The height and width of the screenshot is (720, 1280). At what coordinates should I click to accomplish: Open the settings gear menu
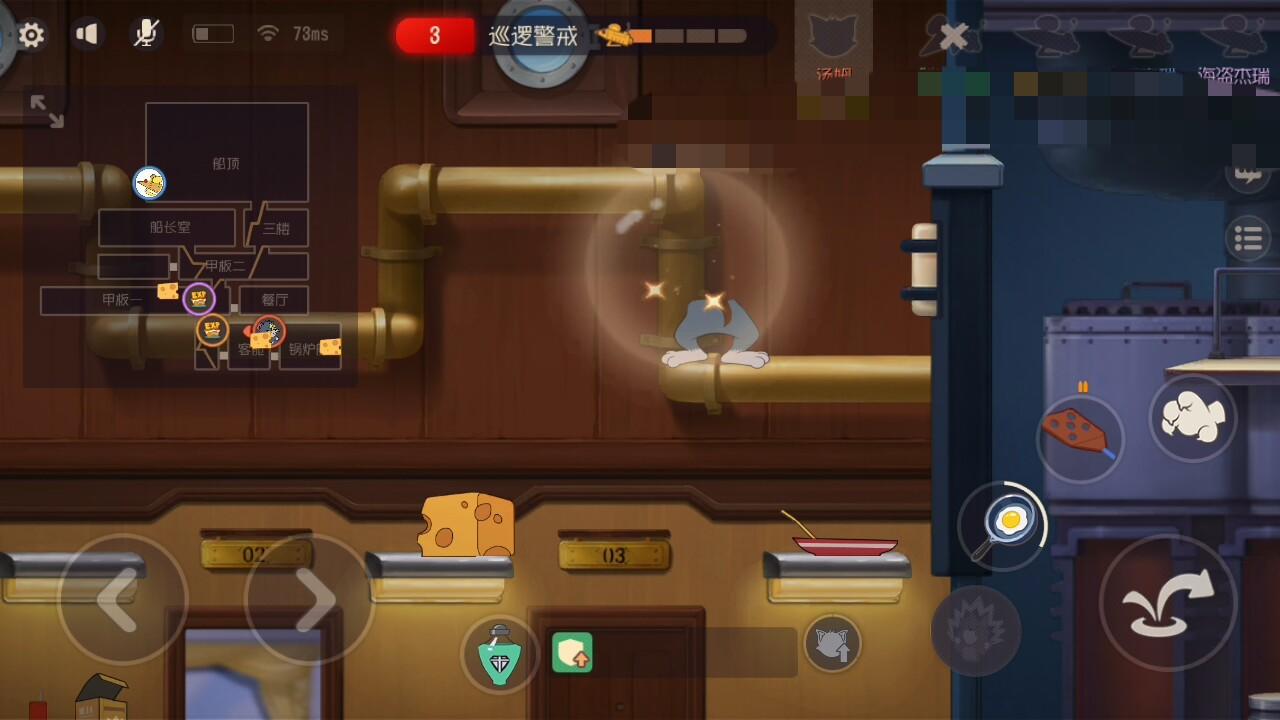[x=33, y=35]
